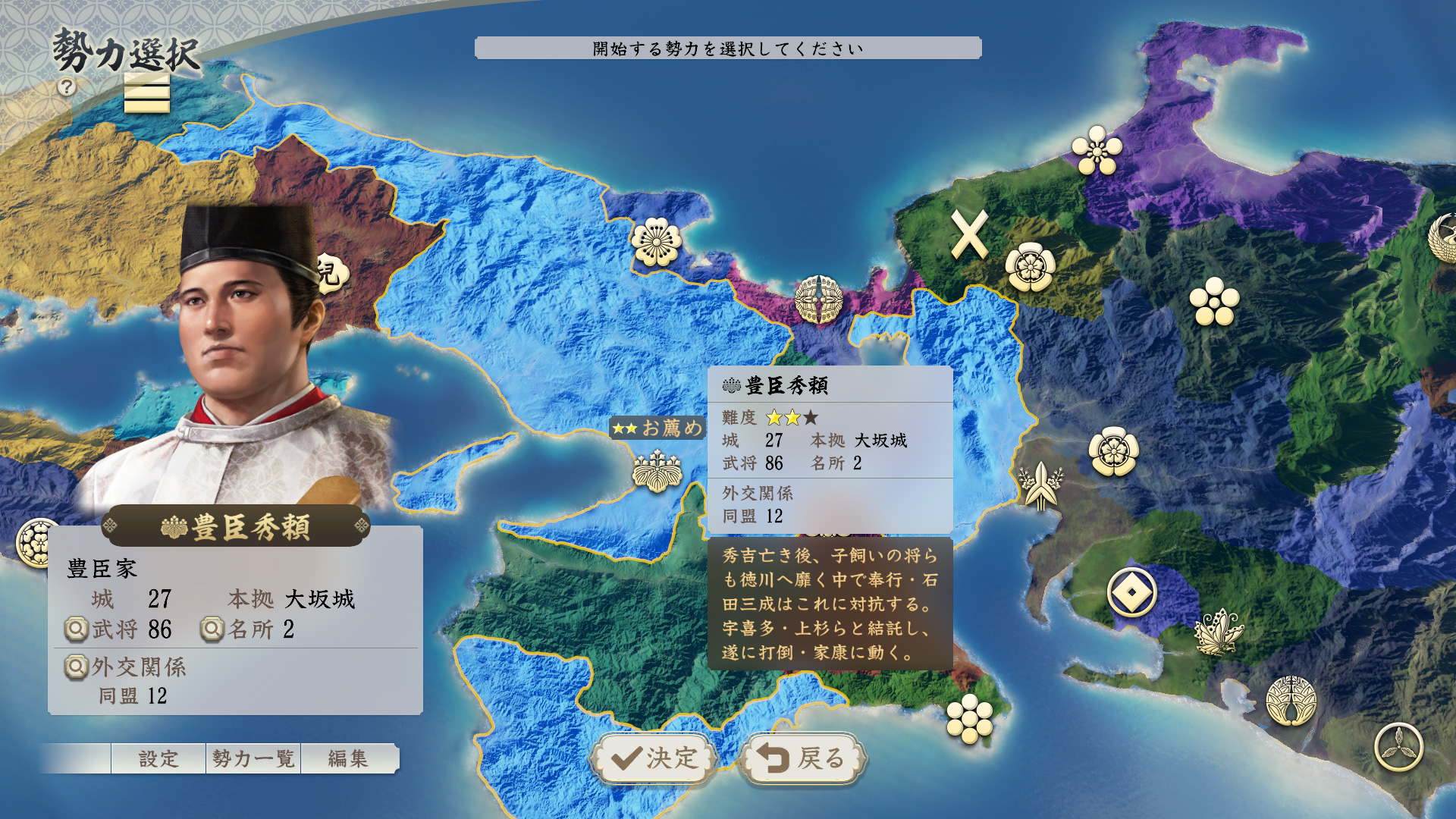Choose the white X crest clan

point(969,235)
